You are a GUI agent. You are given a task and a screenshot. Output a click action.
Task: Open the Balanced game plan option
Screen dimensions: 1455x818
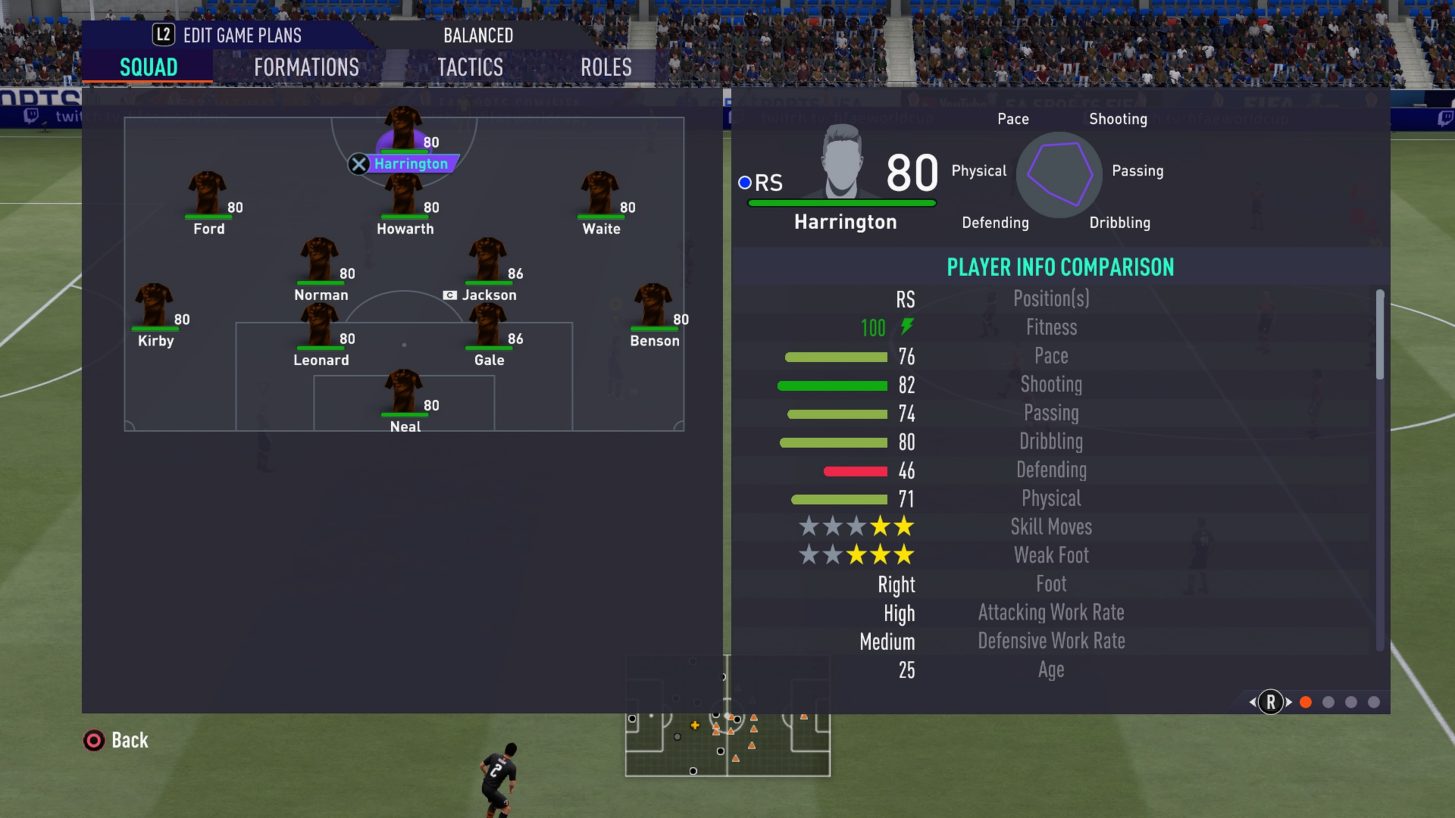pyautogui.click(x=478, y=35)
